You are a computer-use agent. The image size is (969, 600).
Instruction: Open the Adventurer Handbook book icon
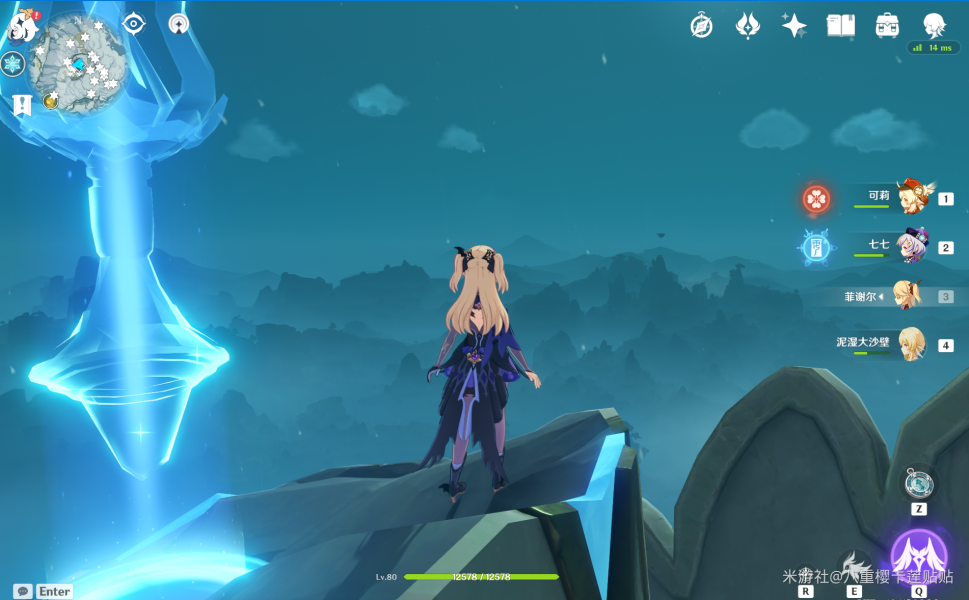(x=841, y=26)
